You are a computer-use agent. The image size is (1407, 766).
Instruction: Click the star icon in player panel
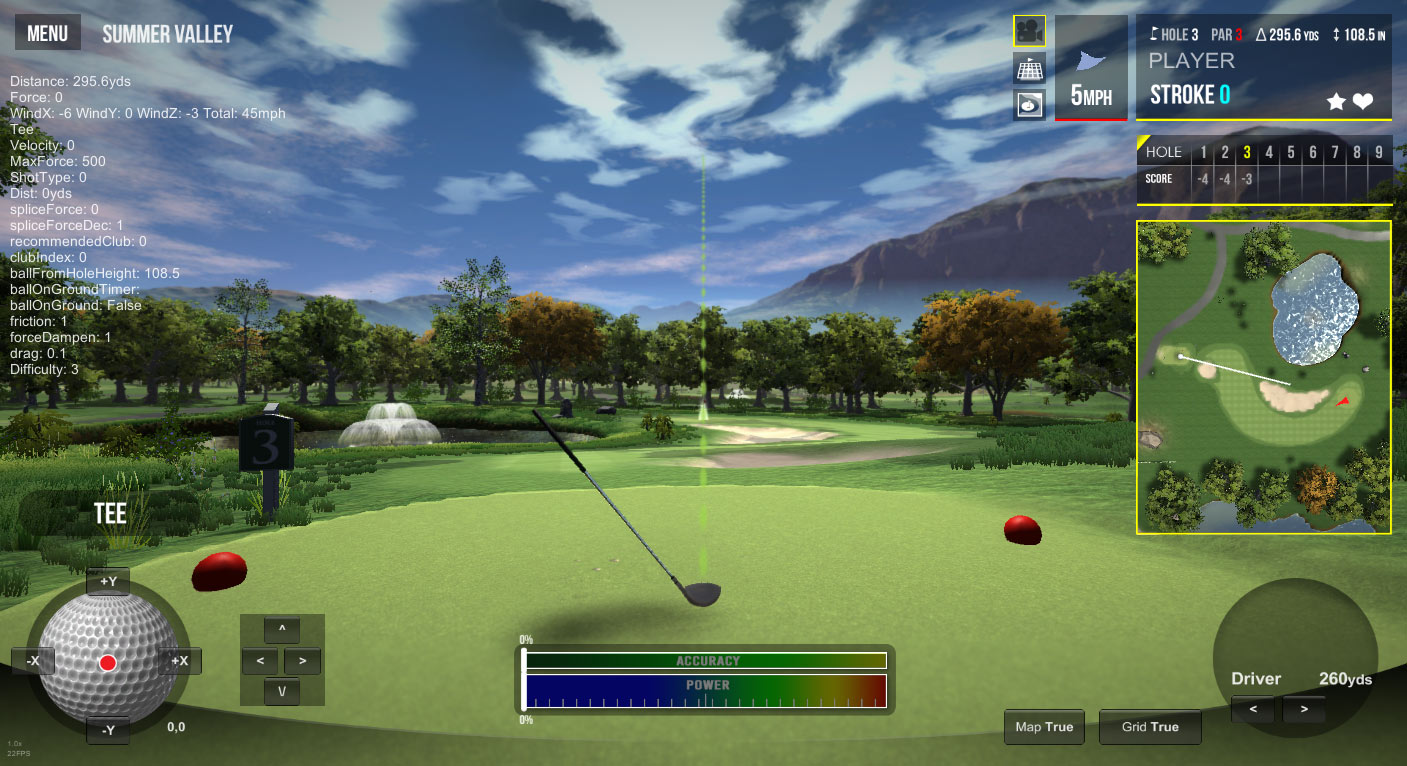pos(1335,101)
